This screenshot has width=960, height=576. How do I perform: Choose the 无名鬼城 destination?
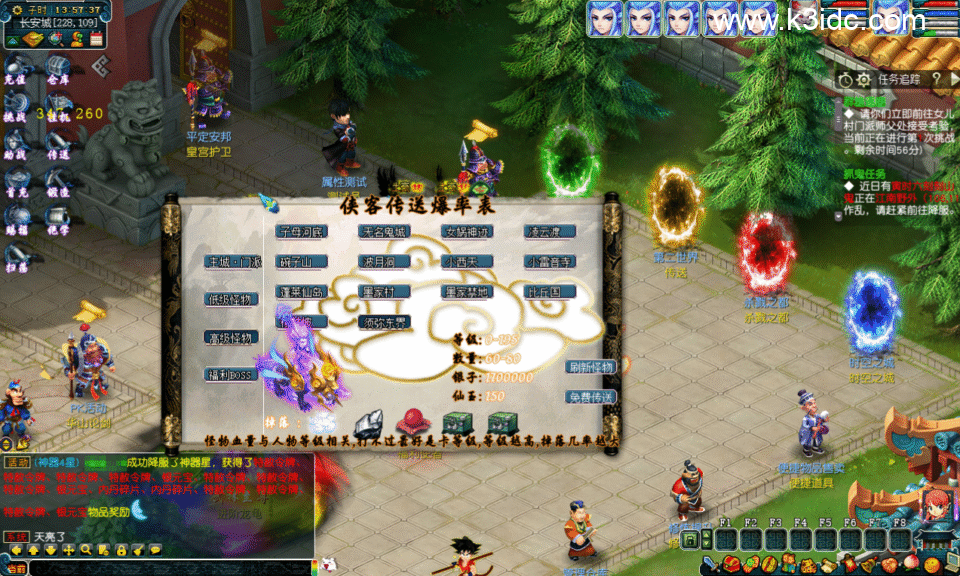(384, 232)
